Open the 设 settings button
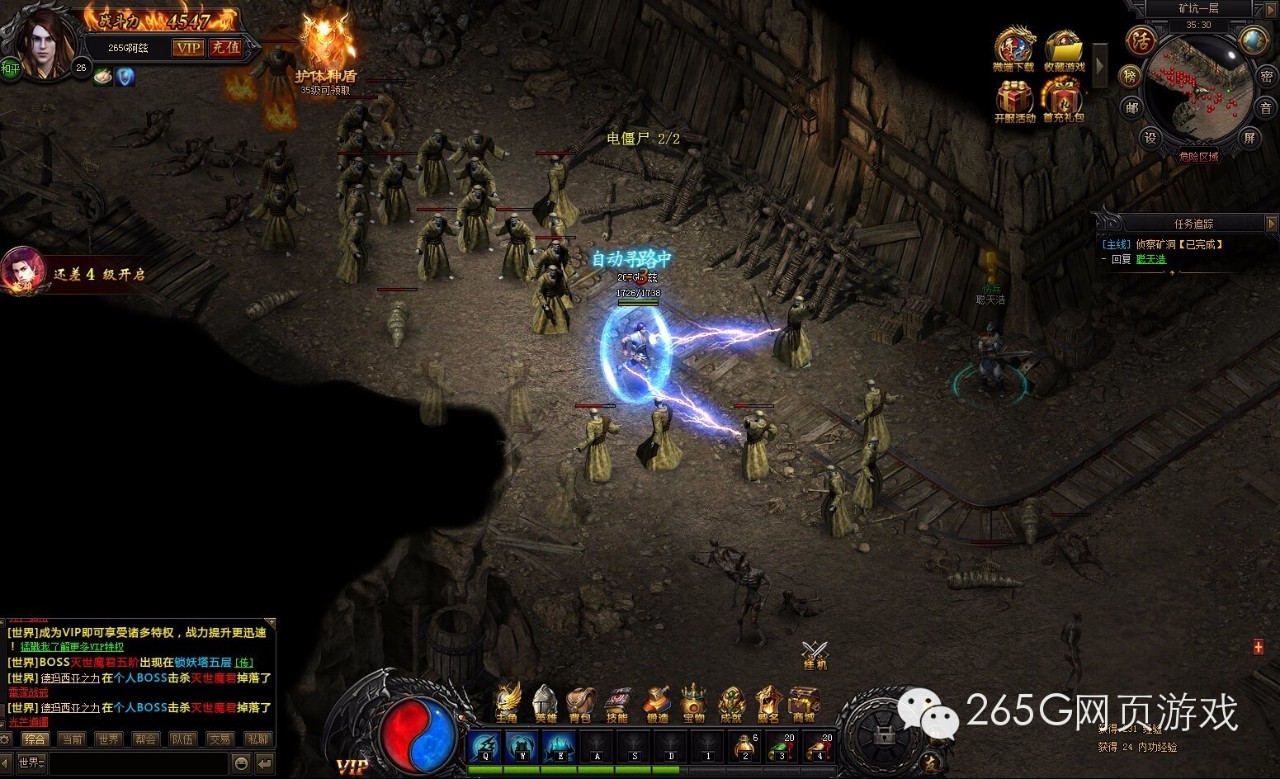1280x779 pixels. point(1150,137)
